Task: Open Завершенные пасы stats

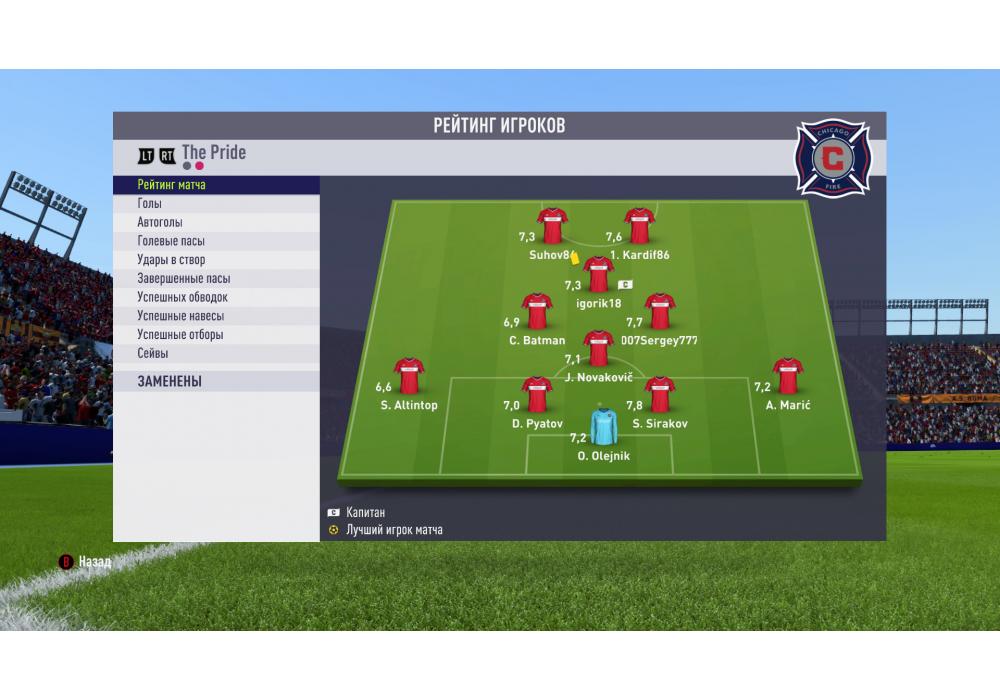Action: coord(215,279)
